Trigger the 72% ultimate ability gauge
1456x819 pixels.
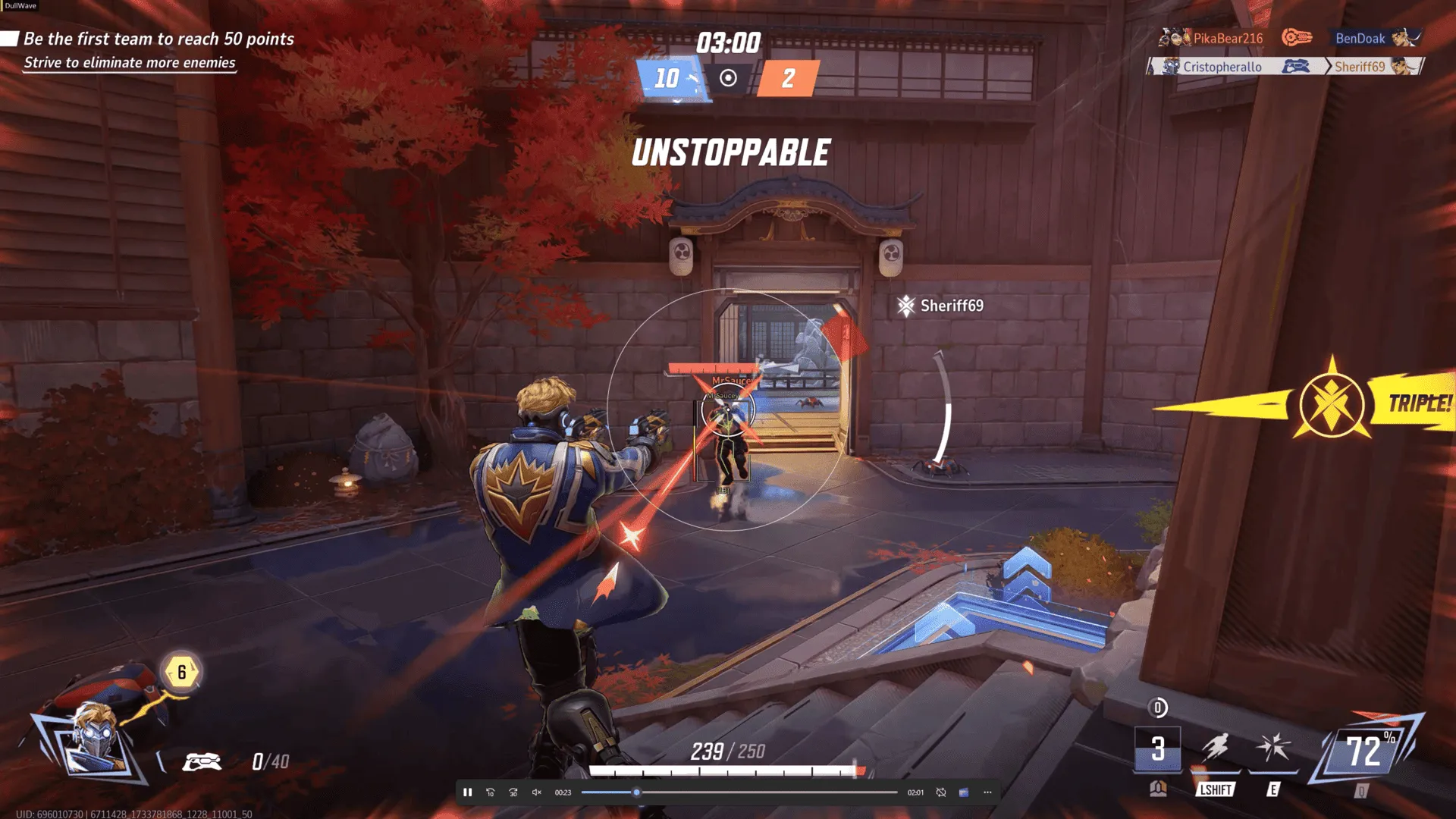pos(1364,752)
